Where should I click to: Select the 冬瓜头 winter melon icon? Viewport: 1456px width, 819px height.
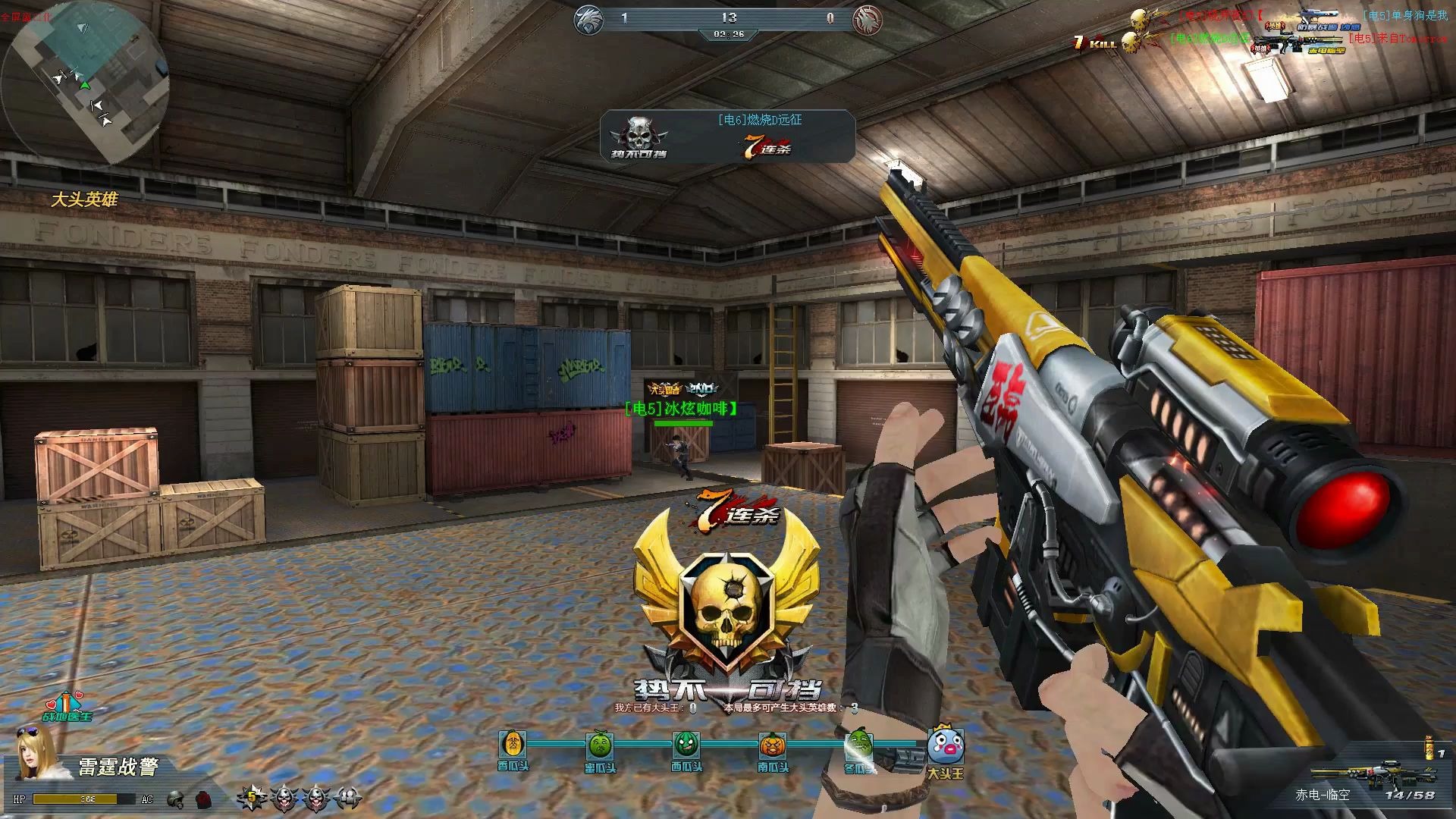click(859, 745)
